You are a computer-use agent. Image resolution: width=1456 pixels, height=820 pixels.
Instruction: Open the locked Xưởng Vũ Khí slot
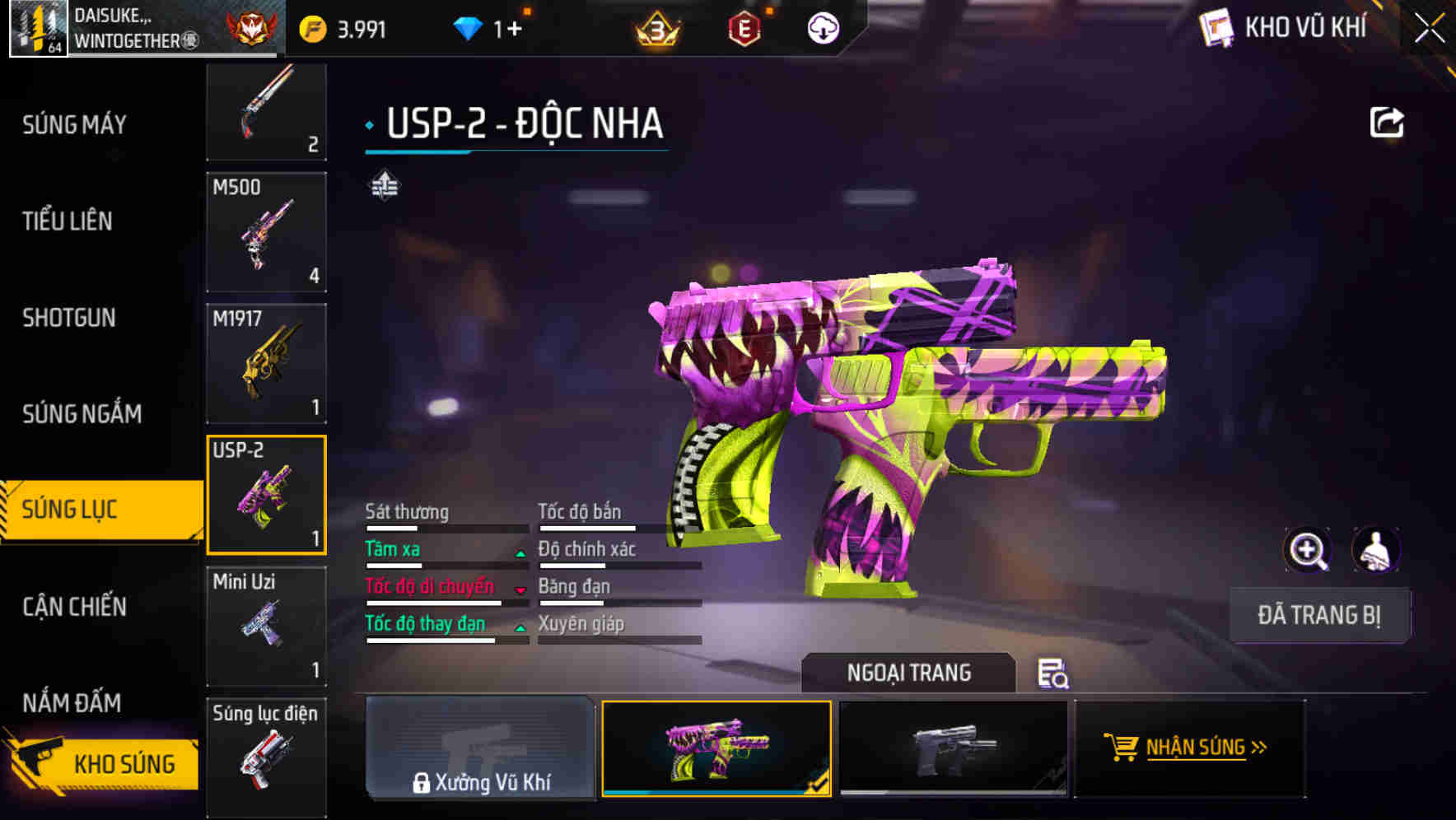click(x=480, y=749)
